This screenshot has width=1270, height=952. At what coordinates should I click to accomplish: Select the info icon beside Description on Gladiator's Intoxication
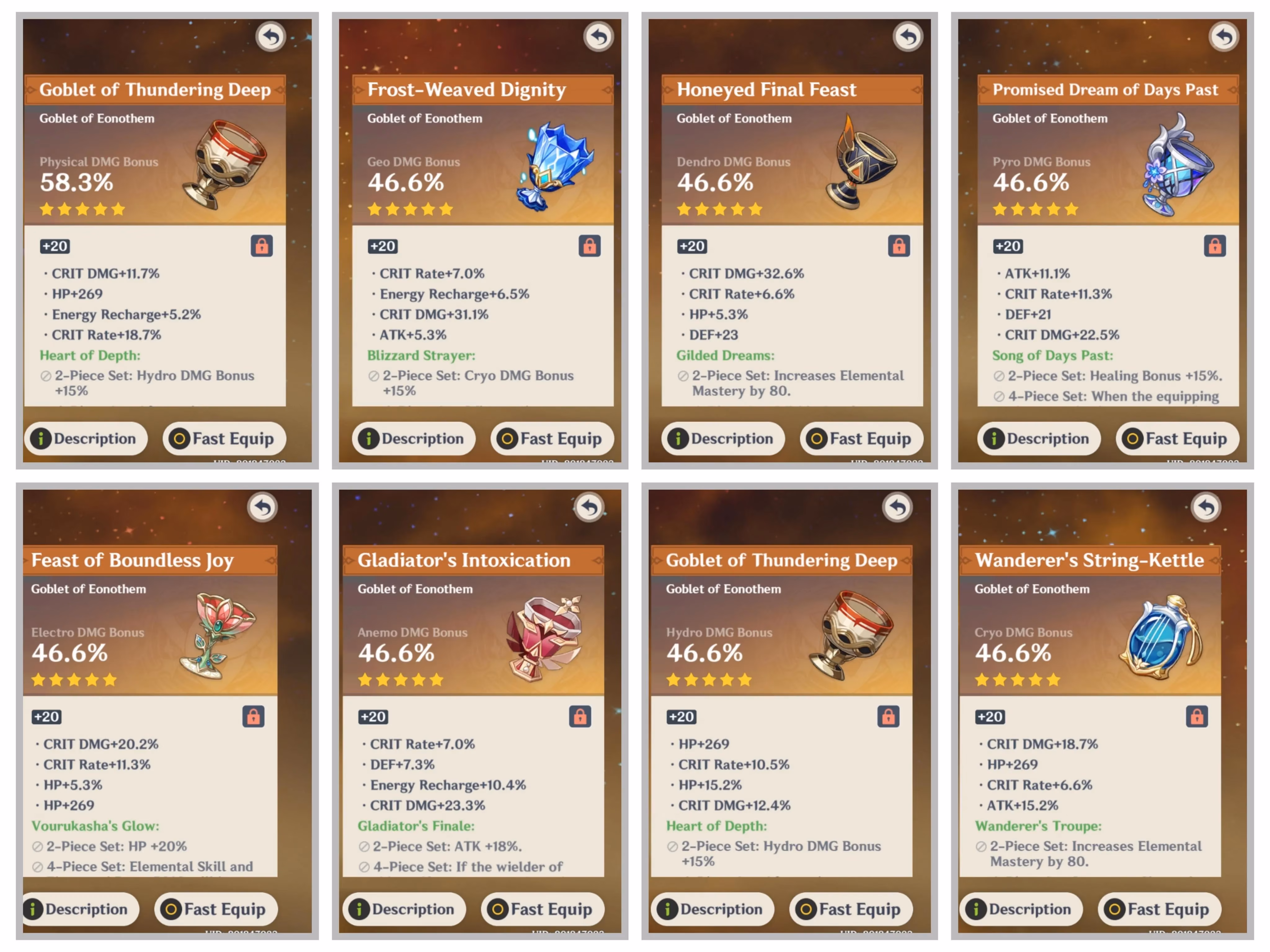coord(359,909)
